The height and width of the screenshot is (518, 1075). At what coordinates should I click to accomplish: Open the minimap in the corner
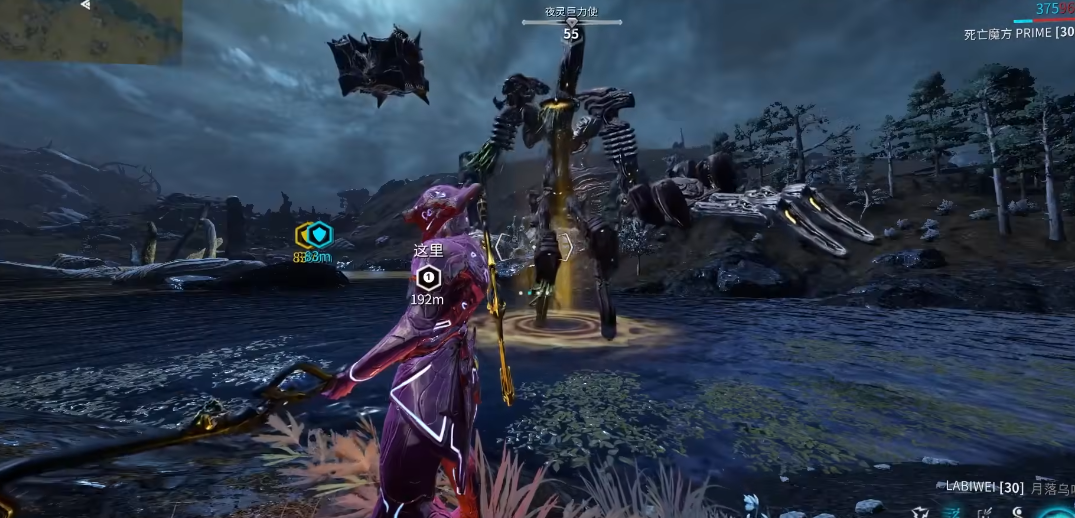click(x=90, y=31)
